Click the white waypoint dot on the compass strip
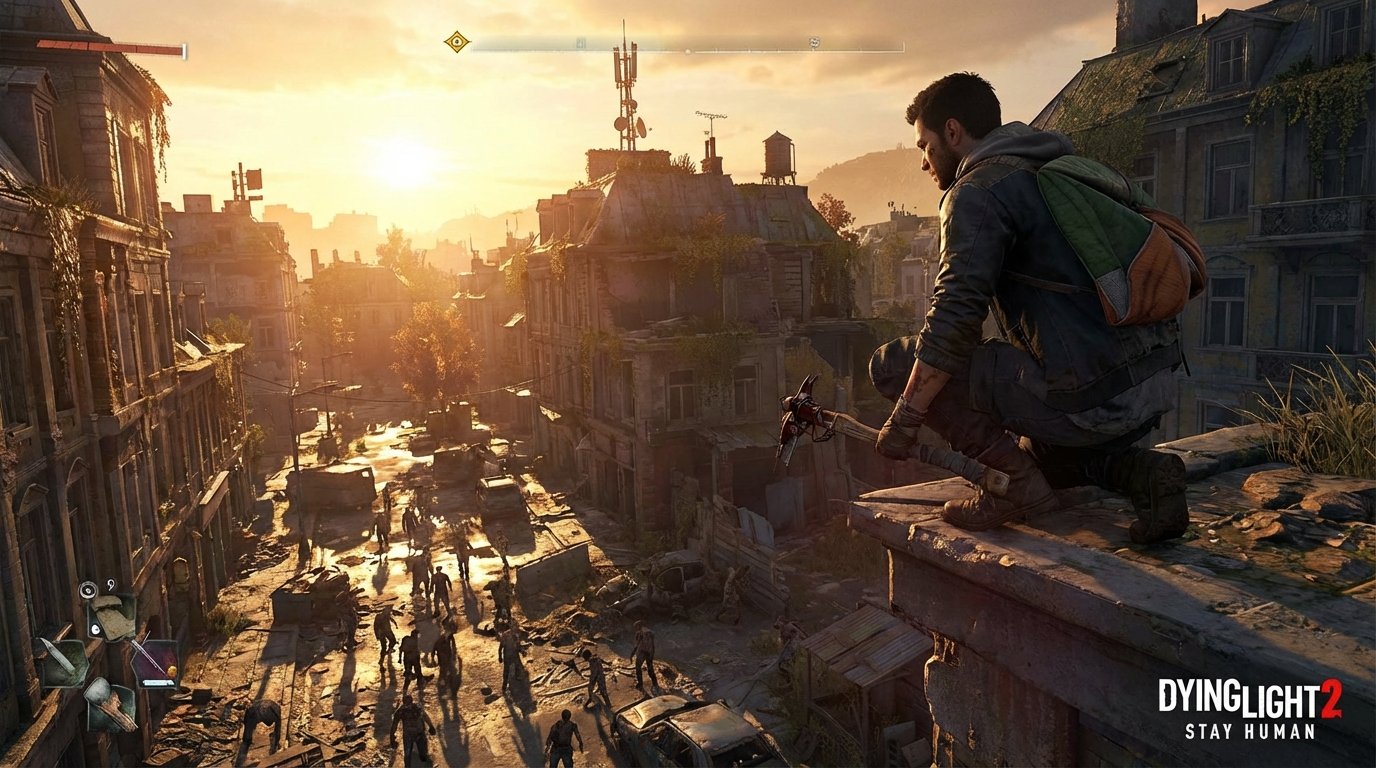 pos(687,50)
